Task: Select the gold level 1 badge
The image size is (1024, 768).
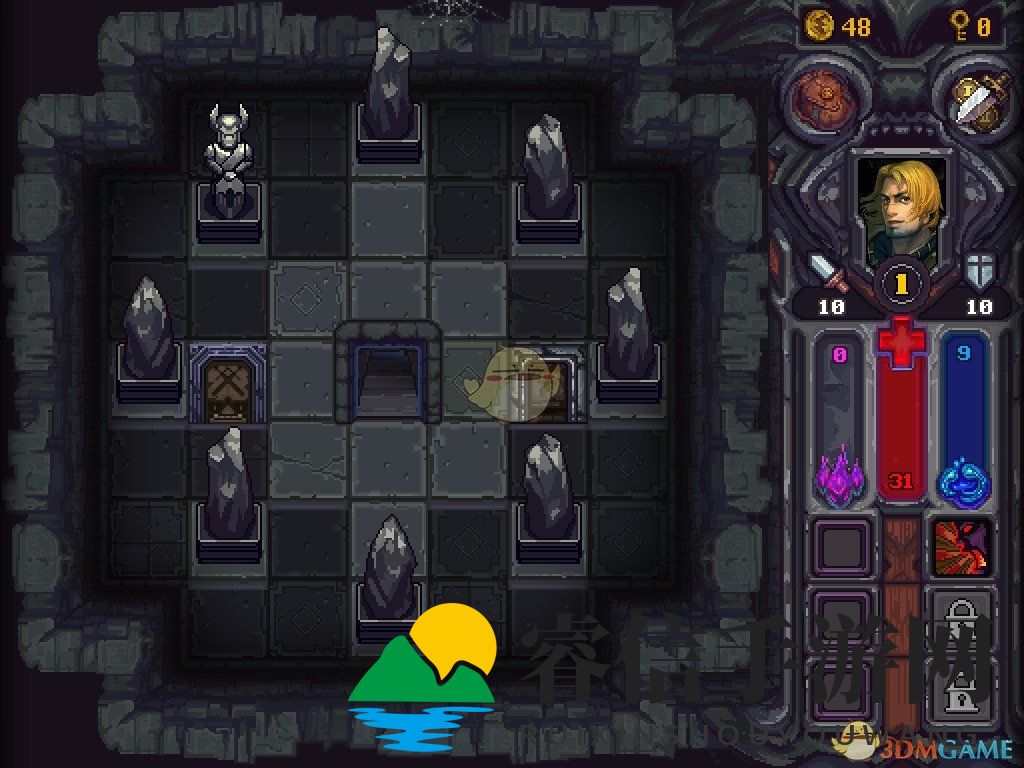Action: 901,285
